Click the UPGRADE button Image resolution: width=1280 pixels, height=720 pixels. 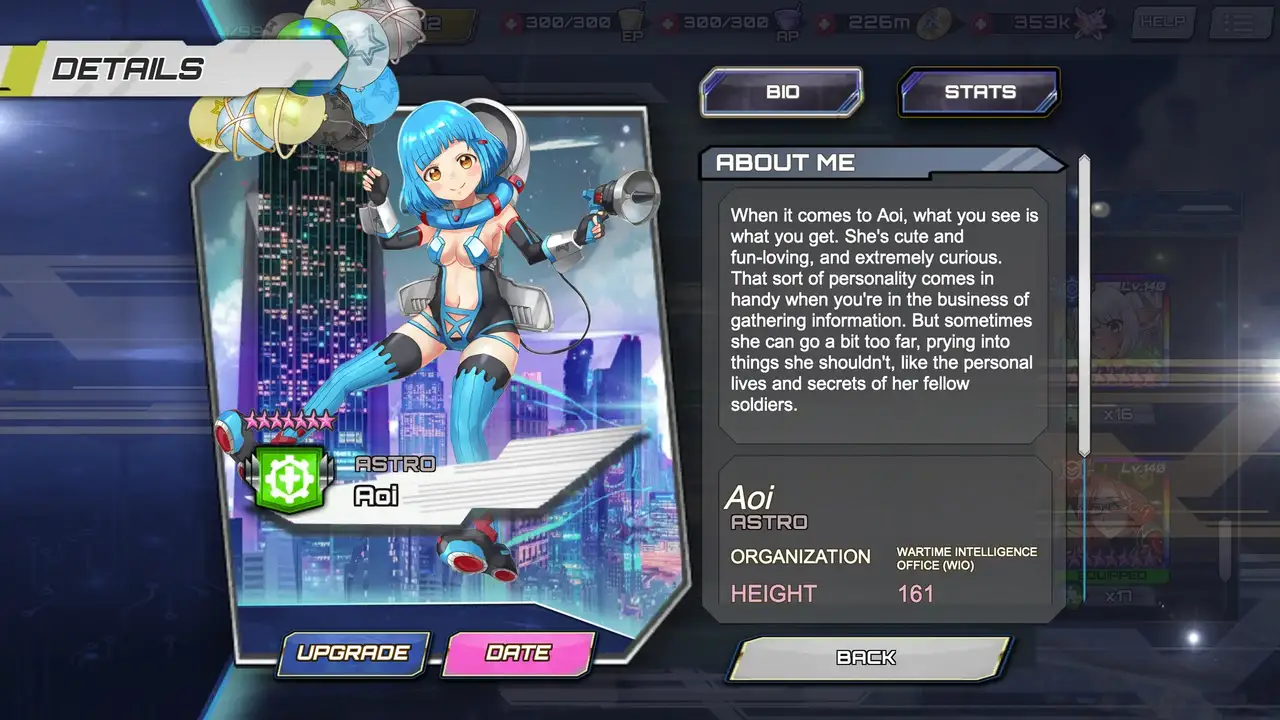click(x=353, y=653)
